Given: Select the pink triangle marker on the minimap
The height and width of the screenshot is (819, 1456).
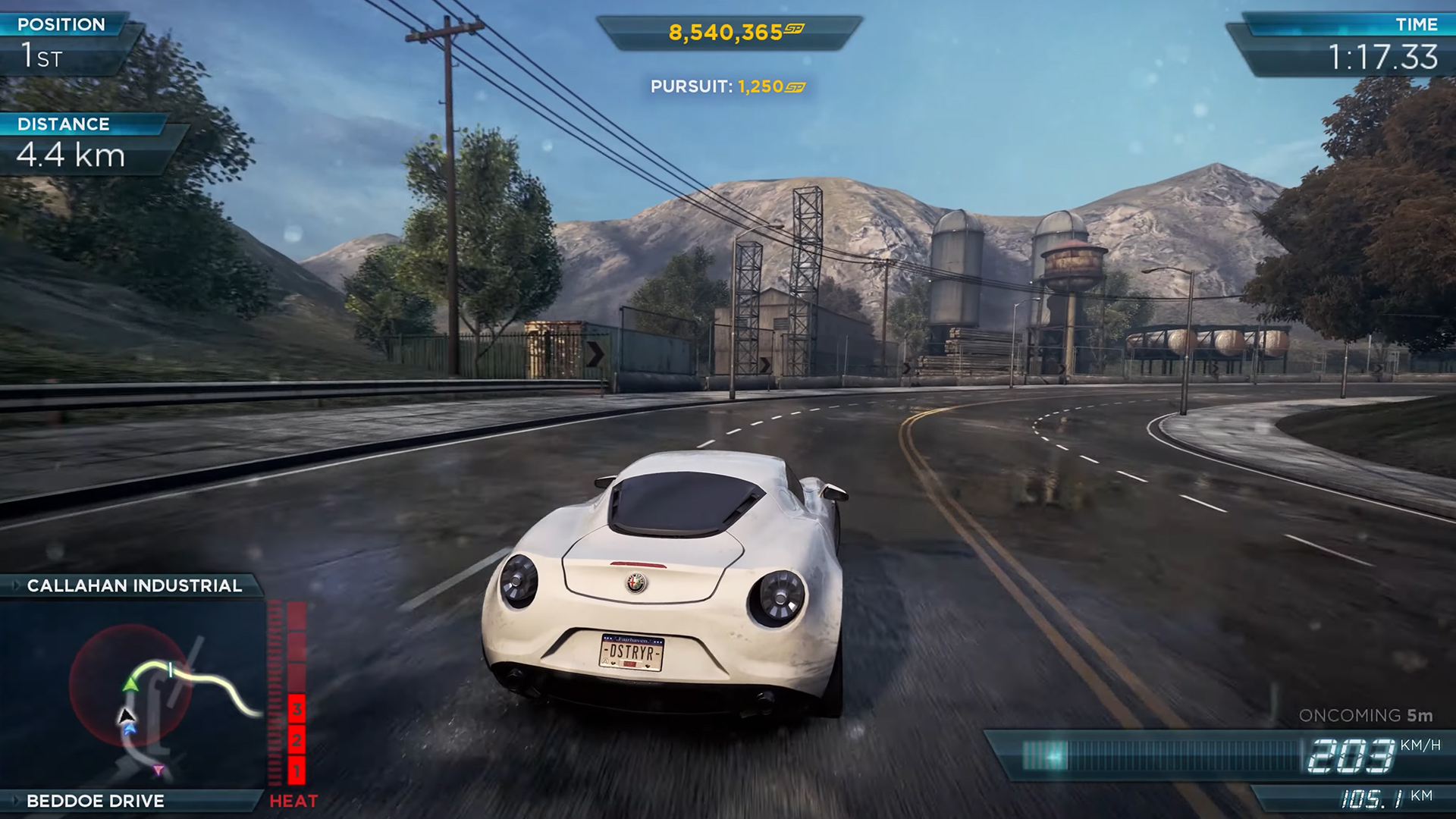Looking at the screenshot, I should point(158,770).
